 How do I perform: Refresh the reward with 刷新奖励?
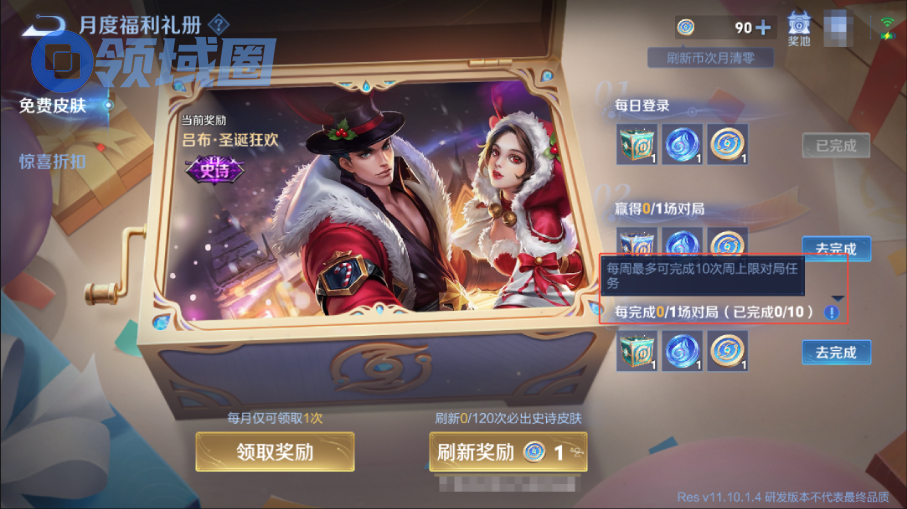coord(508,452)
